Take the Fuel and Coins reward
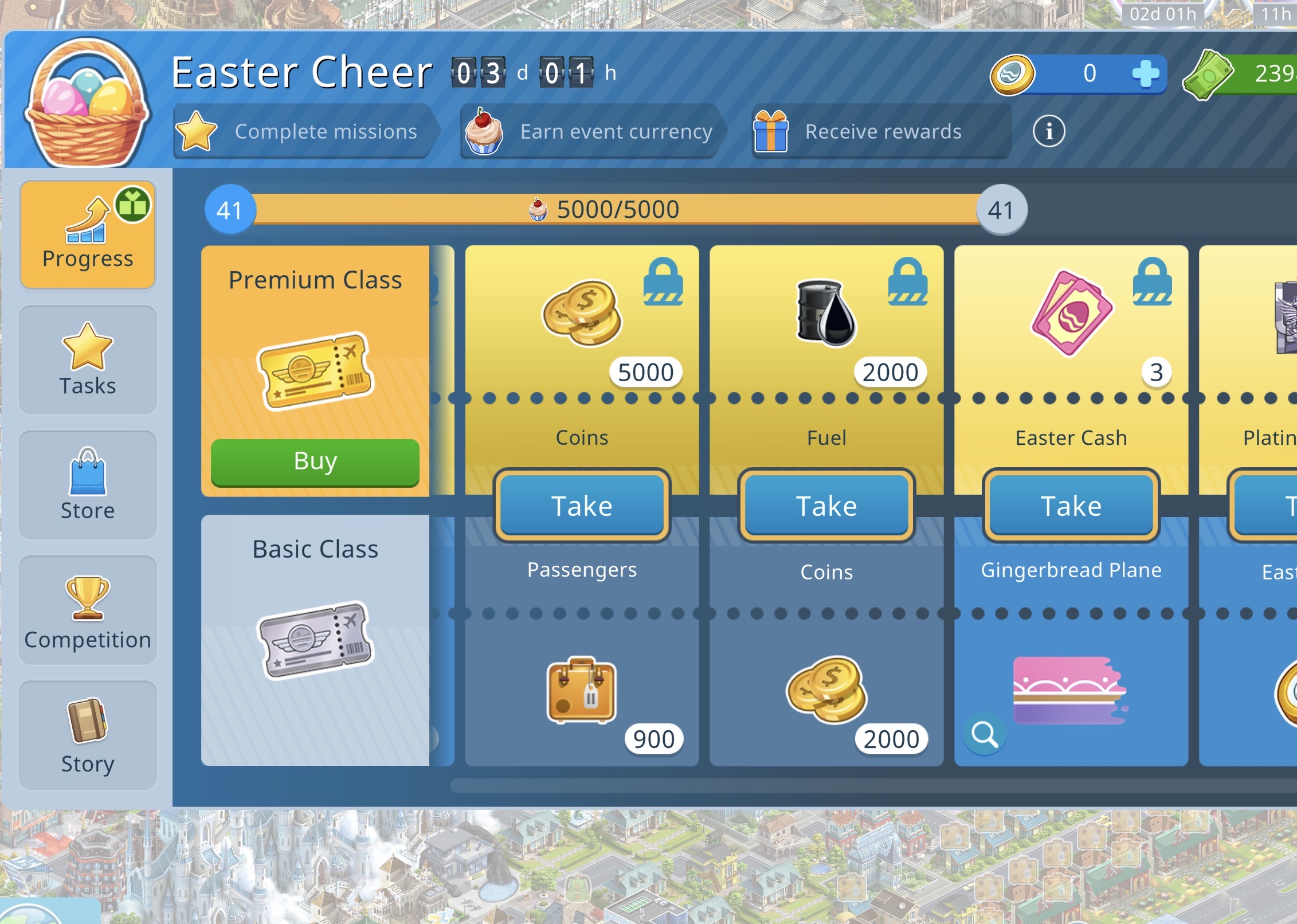 826,506
